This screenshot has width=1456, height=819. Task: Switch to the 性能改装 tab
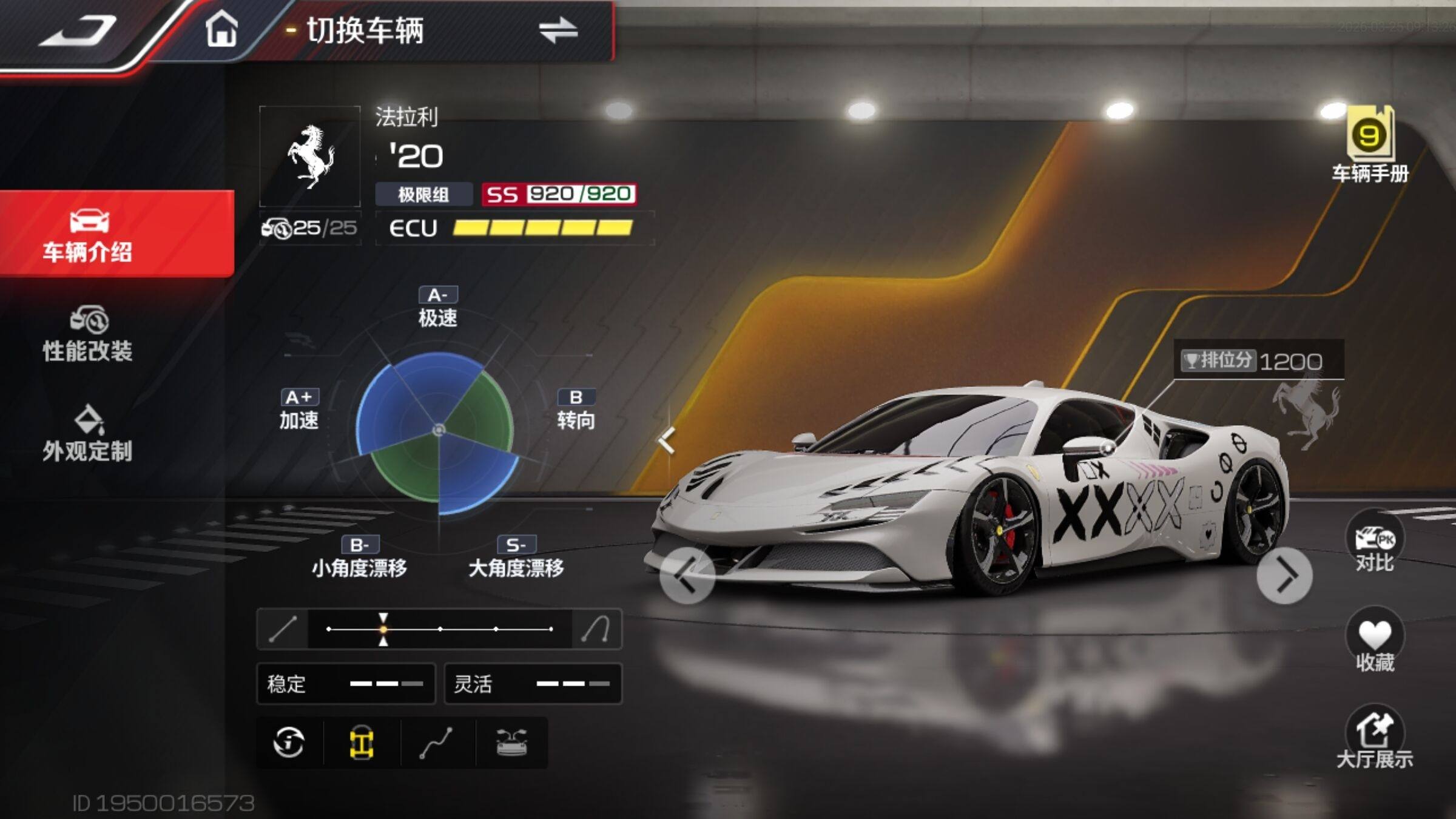click(88, 335)
